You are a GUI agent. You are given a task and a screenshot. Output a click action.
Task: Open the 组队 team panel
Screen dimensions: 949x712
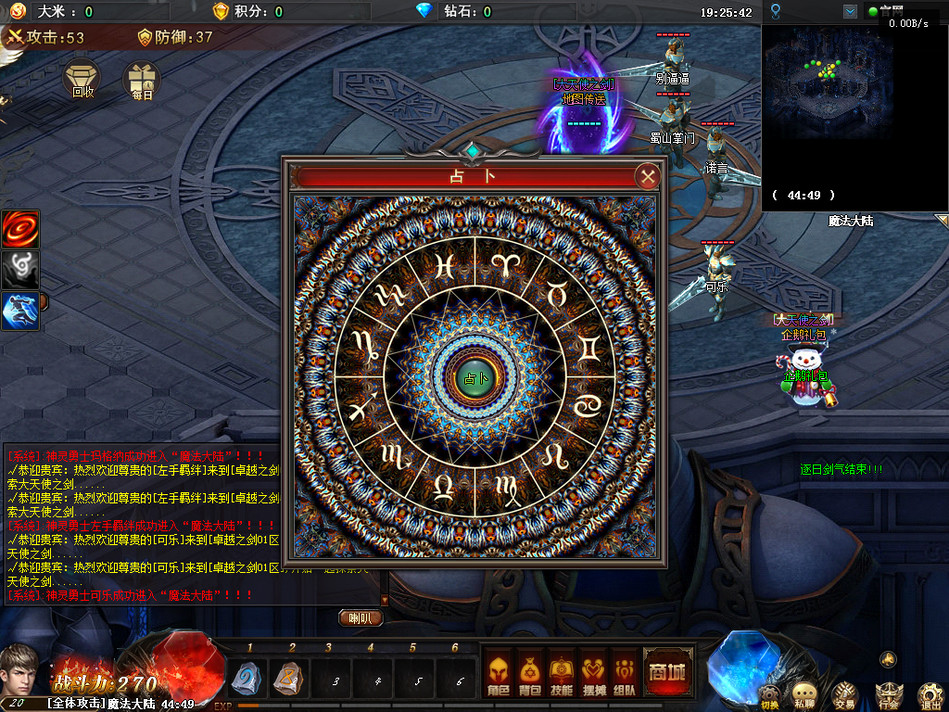[x=626, y=676]
